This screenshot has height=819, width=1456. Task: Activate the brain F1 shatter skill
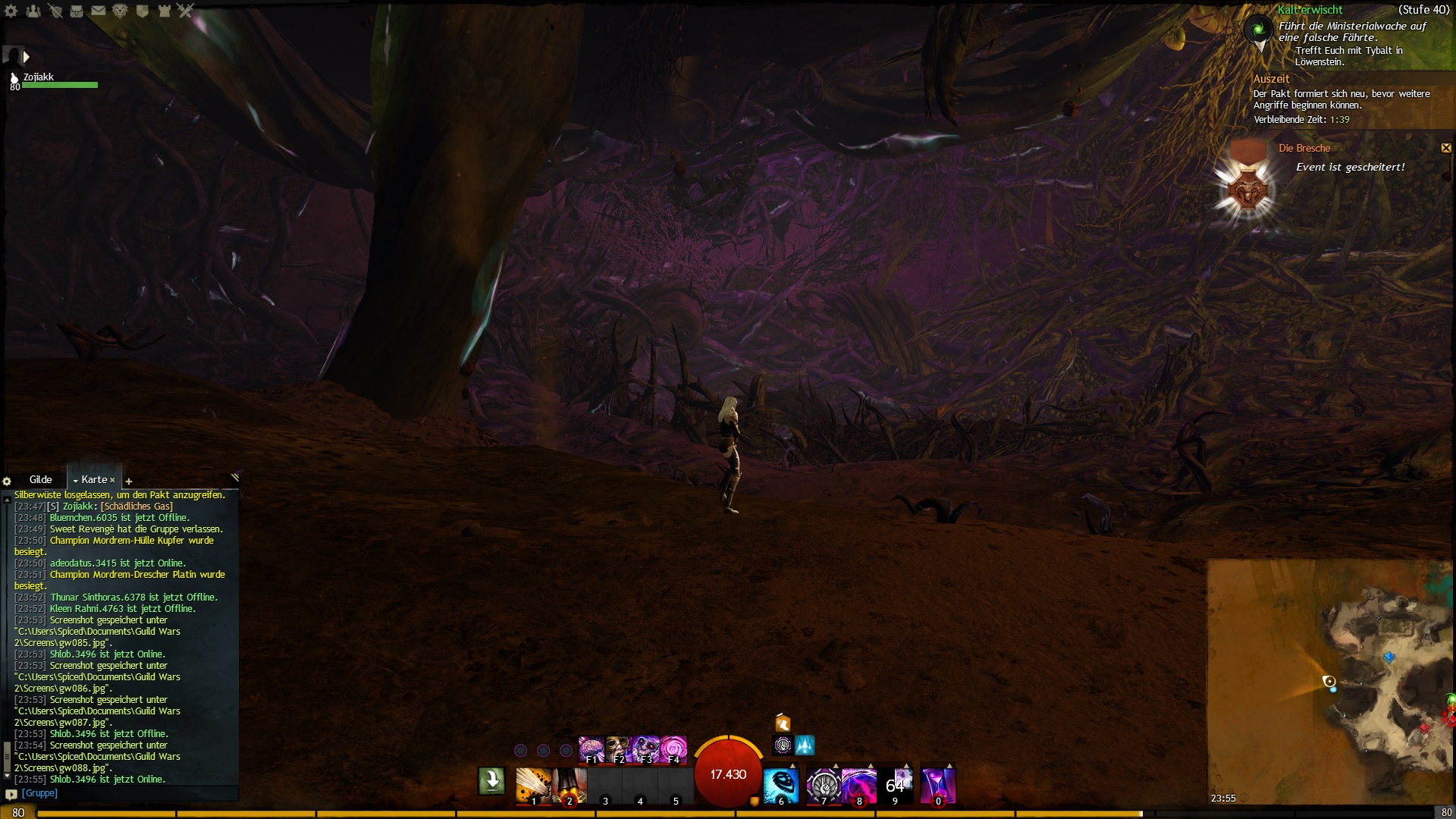591,749
